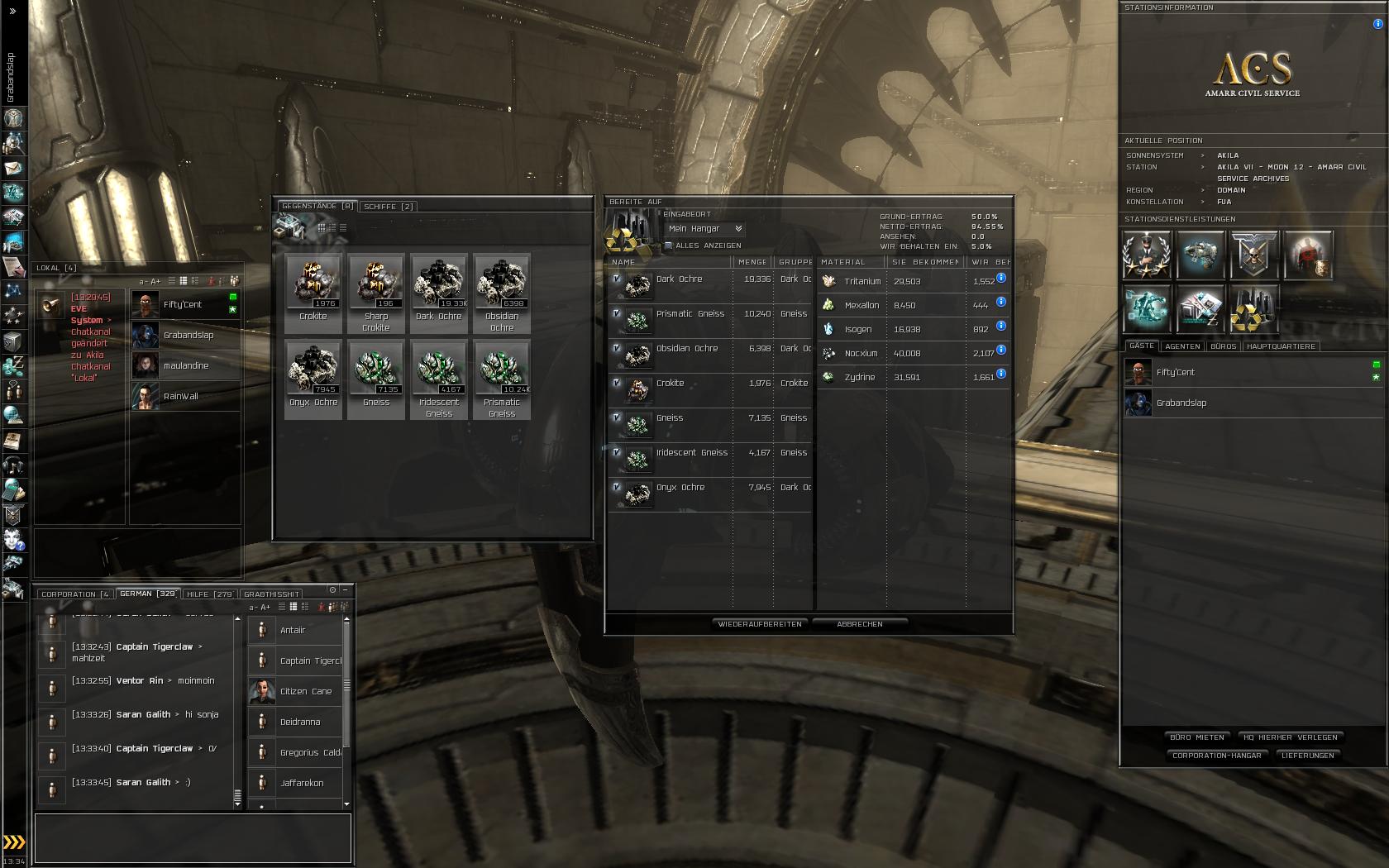Select the Sharp Crokite item slot
The width and height of the screenshot is (1389, 868).
[x=376, y=293]
